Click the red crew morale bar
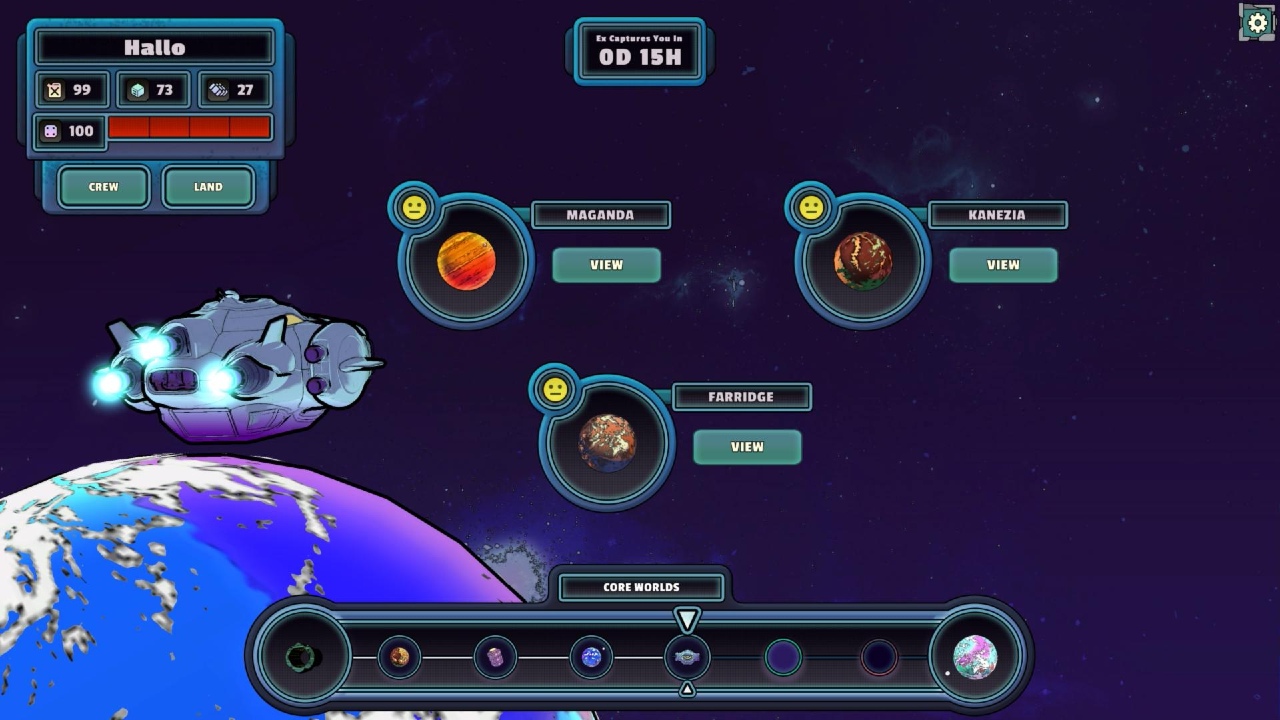The image size is (1280, 720). 190,127
